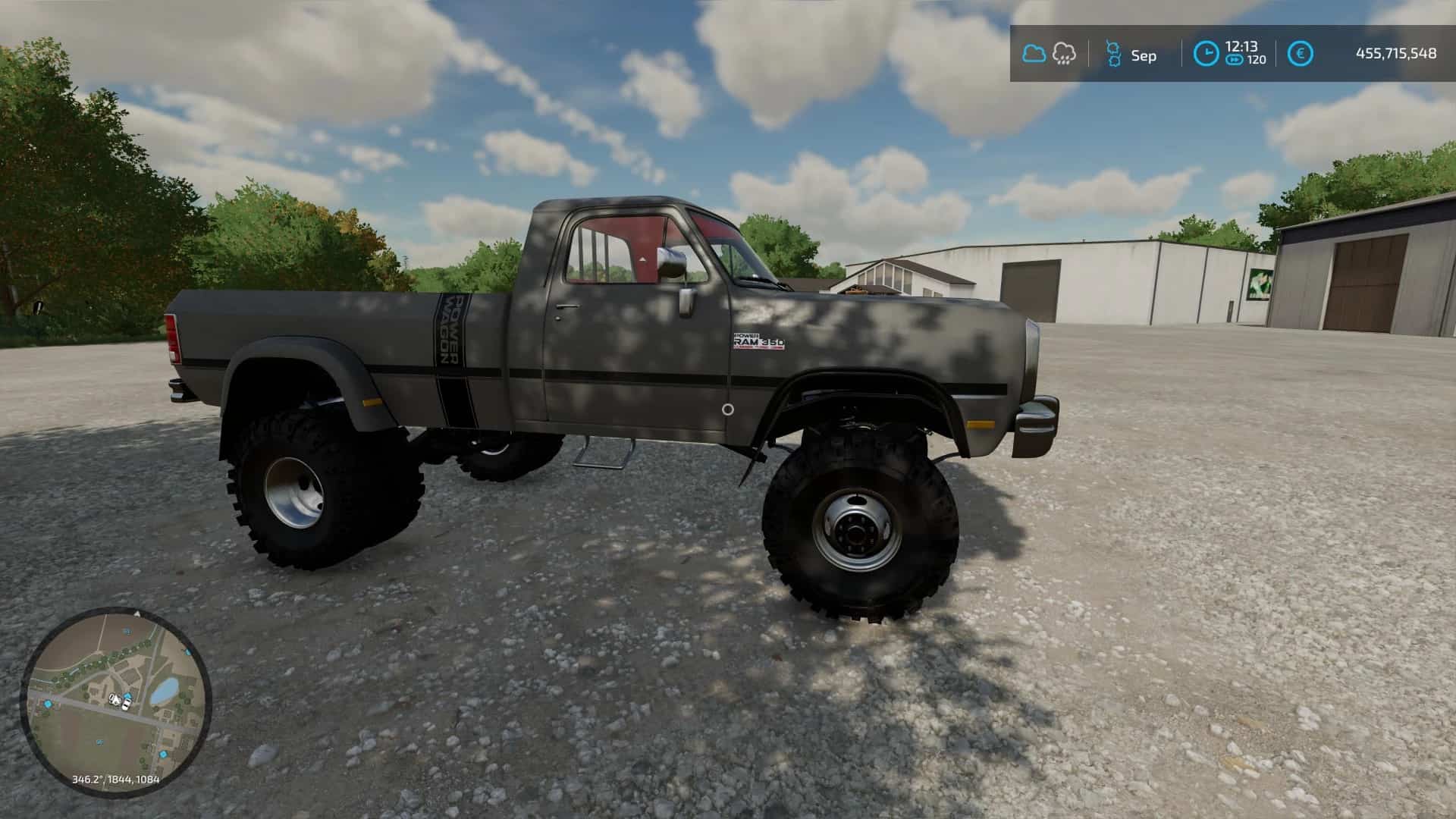This screenshot has height=819, width=1456.
Task: Click the season icon beside Sep
Action: click(x=1112, y=54)
